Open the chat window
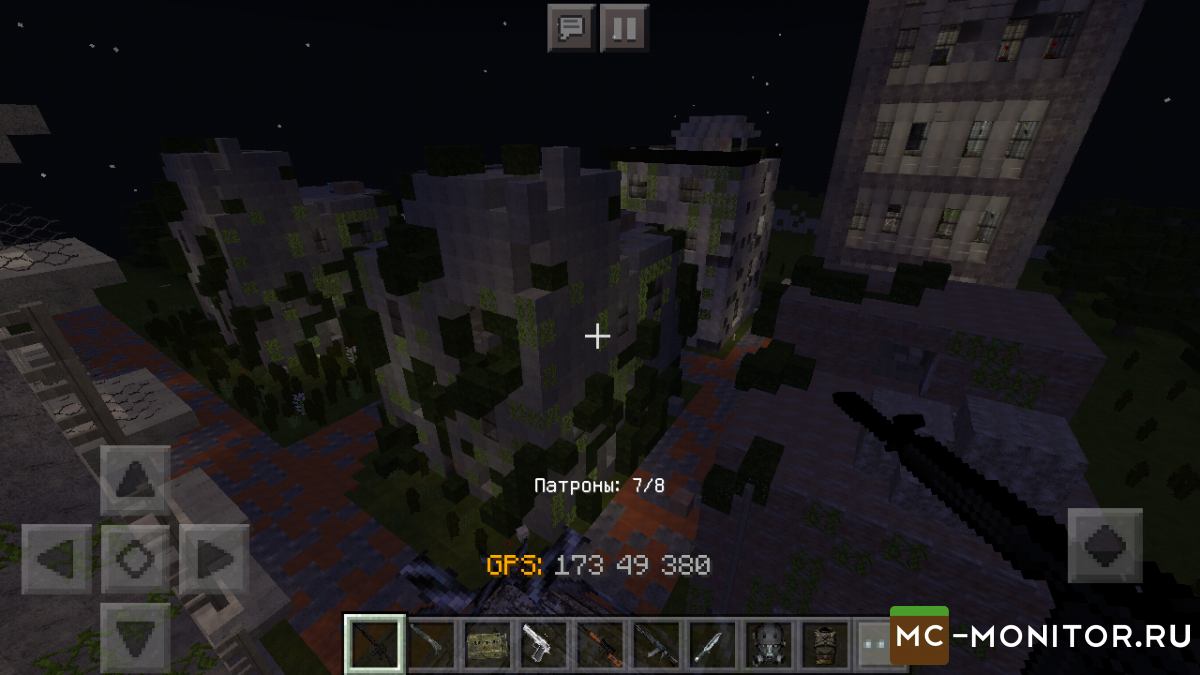 pyautogui.click(x=572, y=27)
